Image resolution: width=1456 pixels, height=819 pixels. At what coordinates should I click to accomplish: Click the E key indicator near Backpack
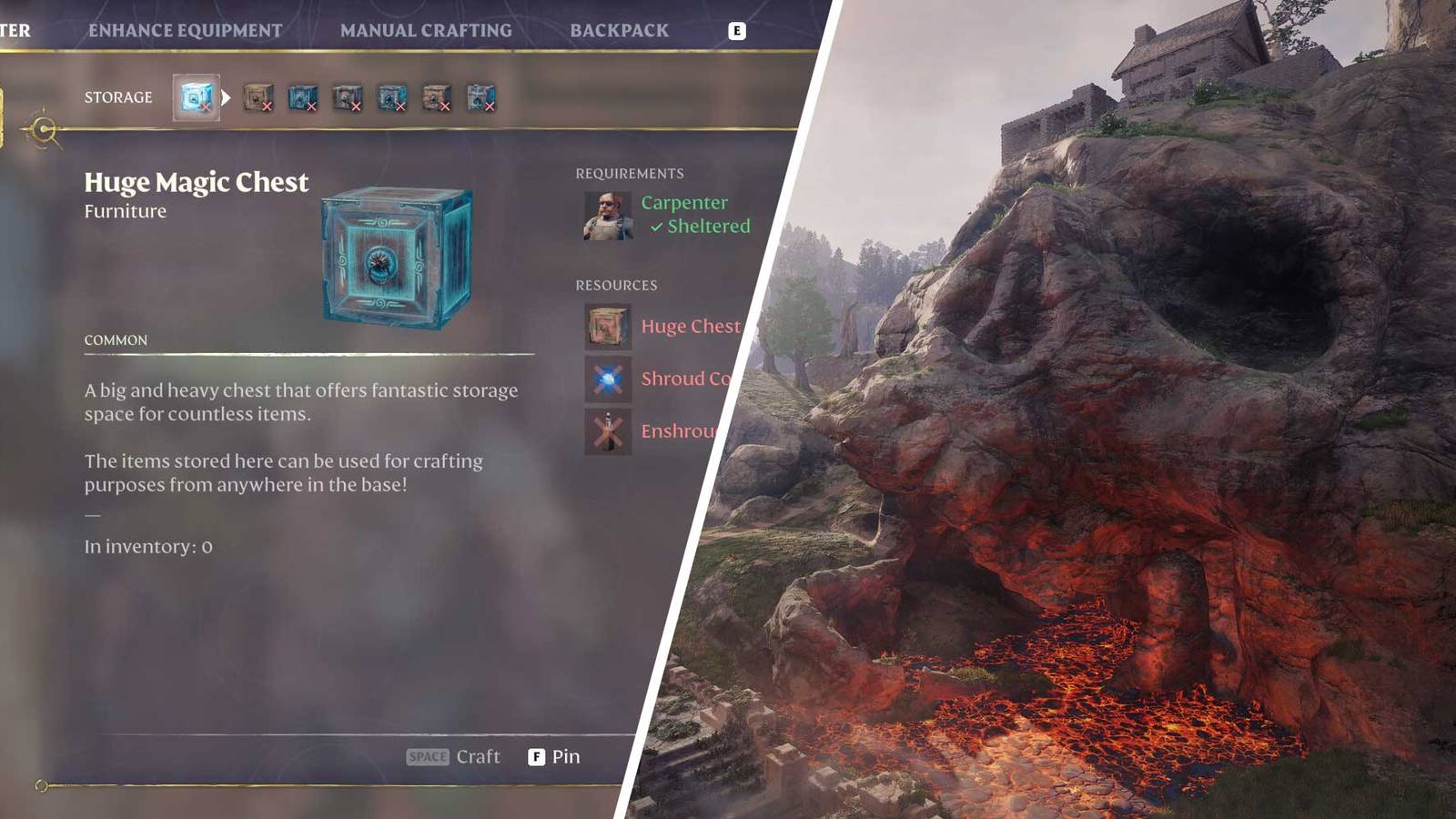[x=737, y=30]
